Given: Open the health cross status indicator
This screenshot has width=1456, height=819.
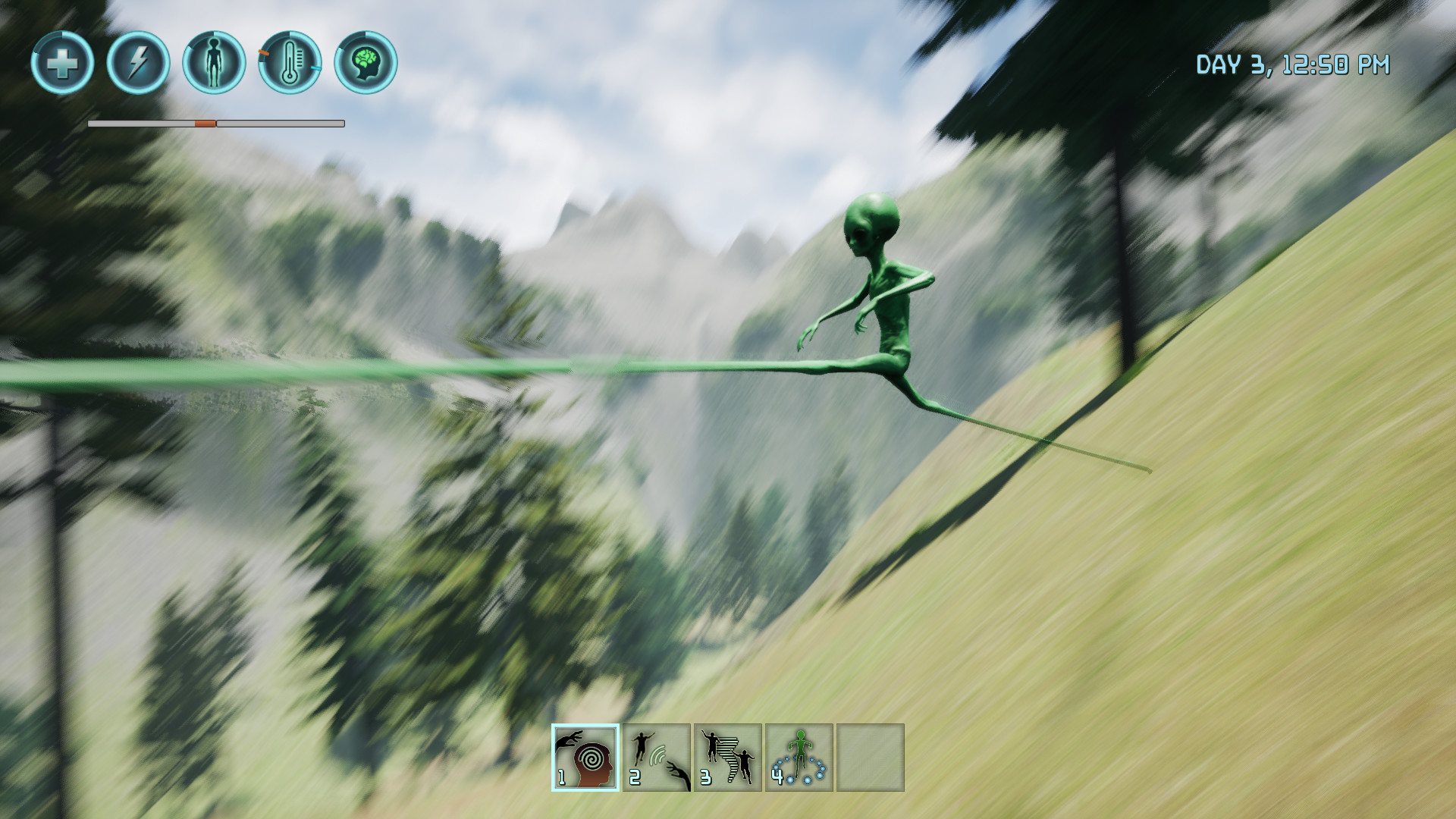Looking at the screenshot, I should pos(64,64).
